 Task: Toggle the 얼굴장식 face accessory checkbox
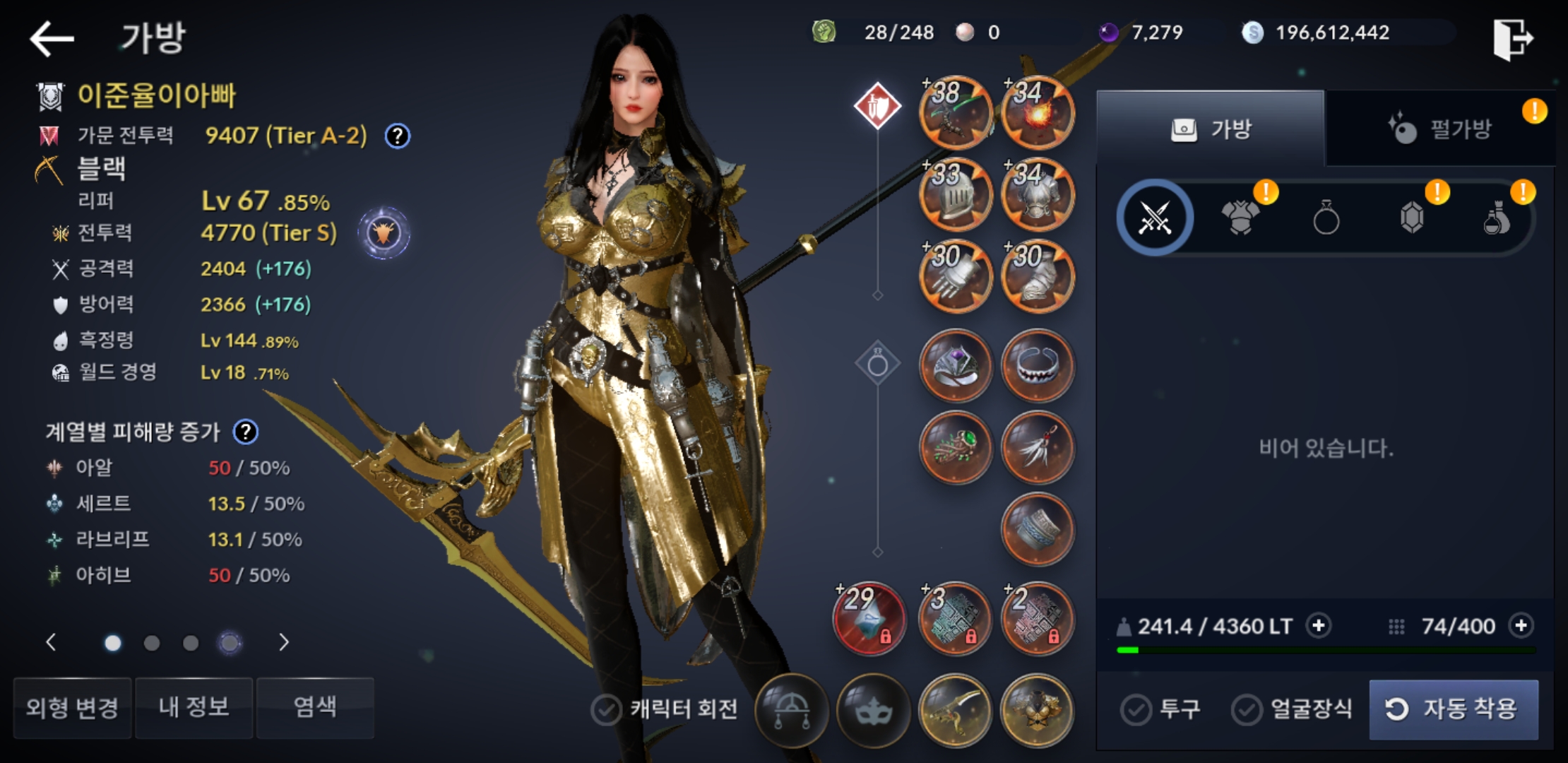tap(1247, 709)
